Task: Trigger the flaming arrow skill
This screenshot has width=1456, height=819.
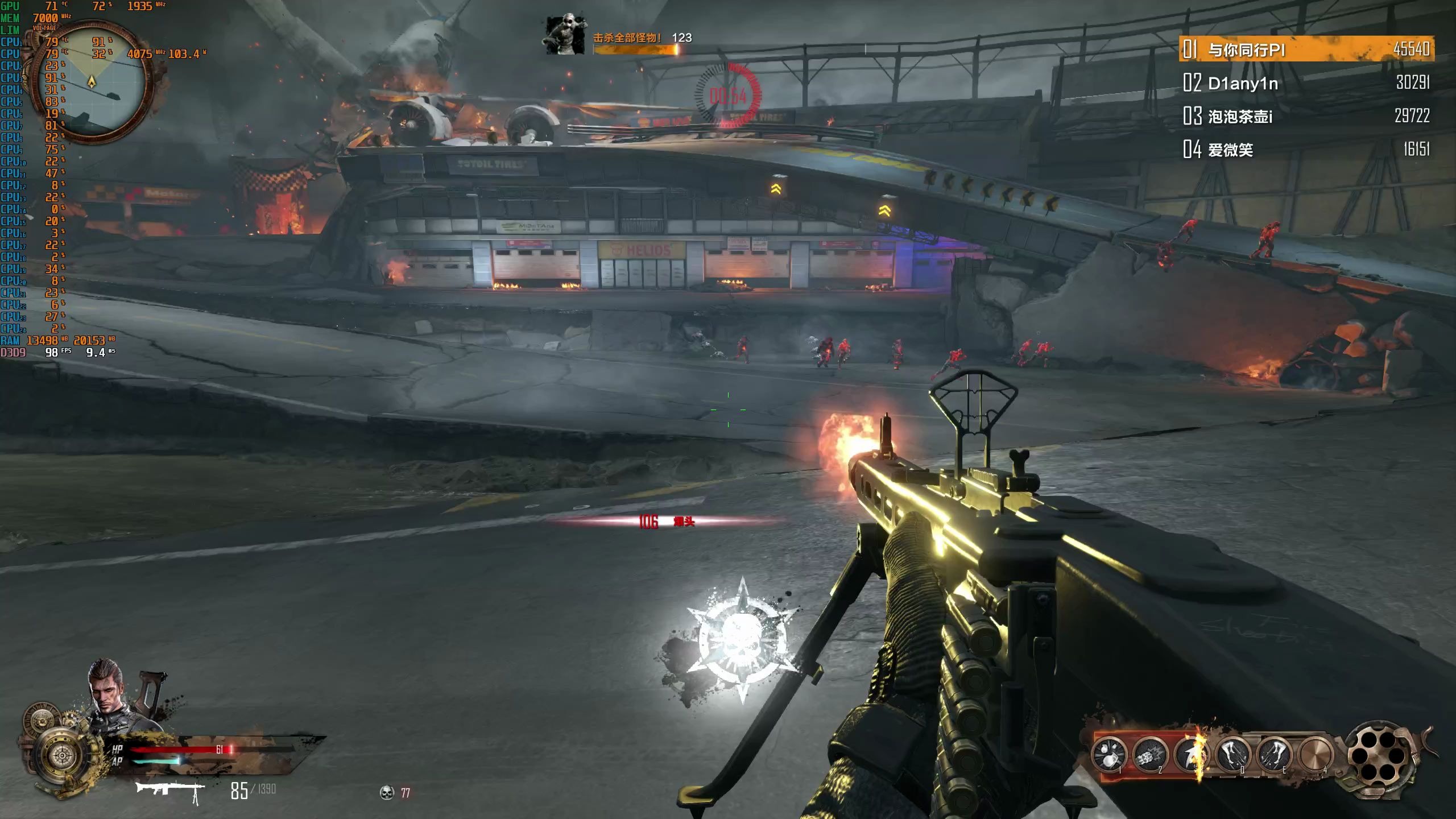Action: point(1192,755)
